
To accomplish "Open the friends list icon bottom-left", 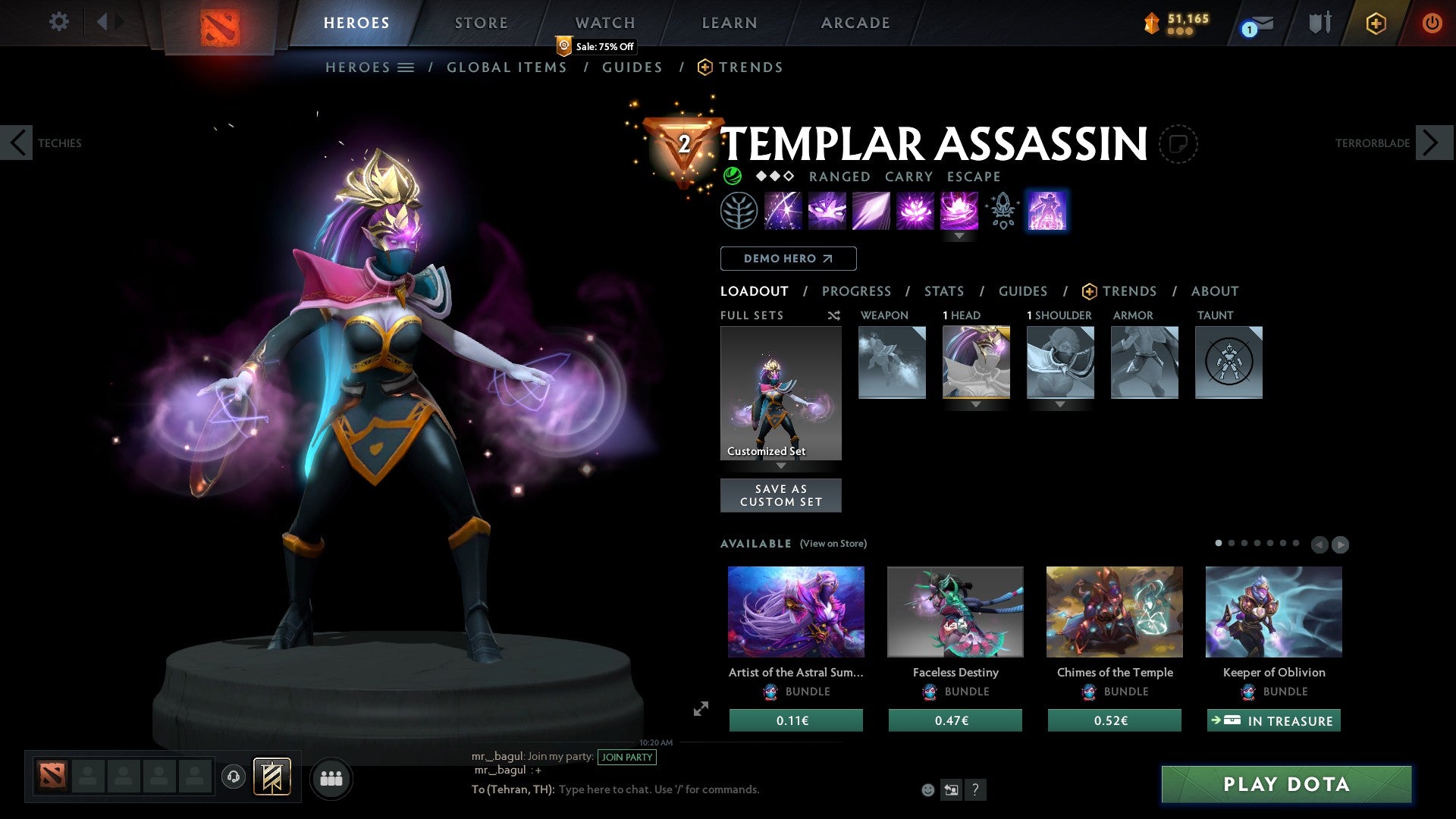I will click(330, 777).
